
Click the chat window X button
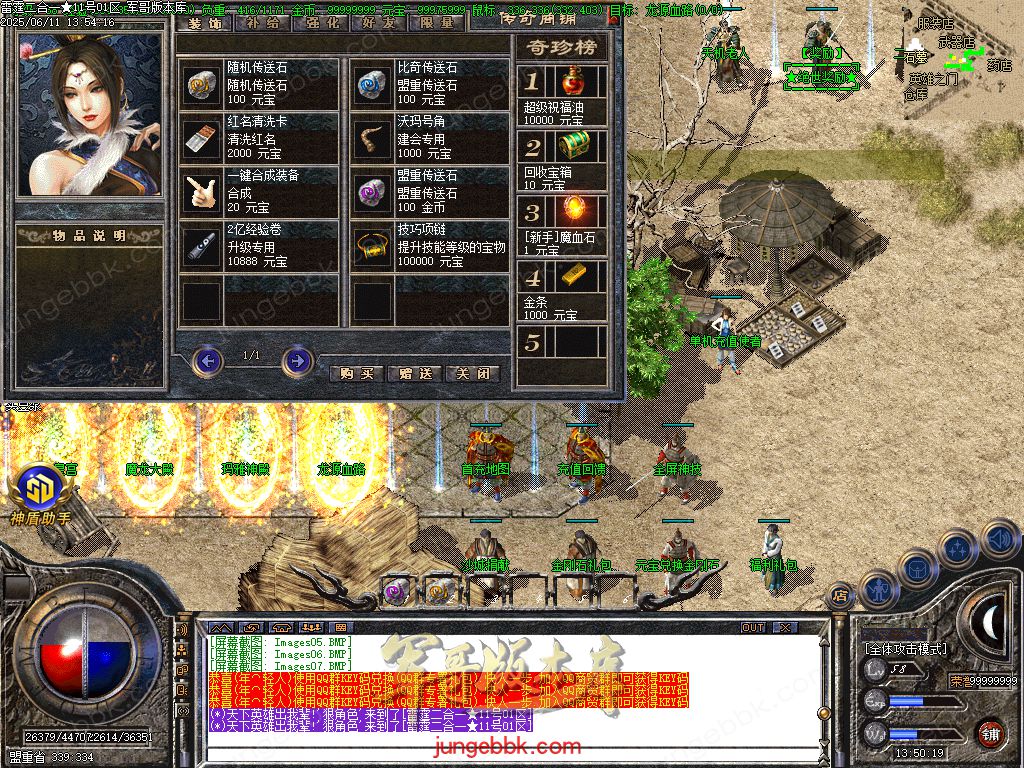785,627
